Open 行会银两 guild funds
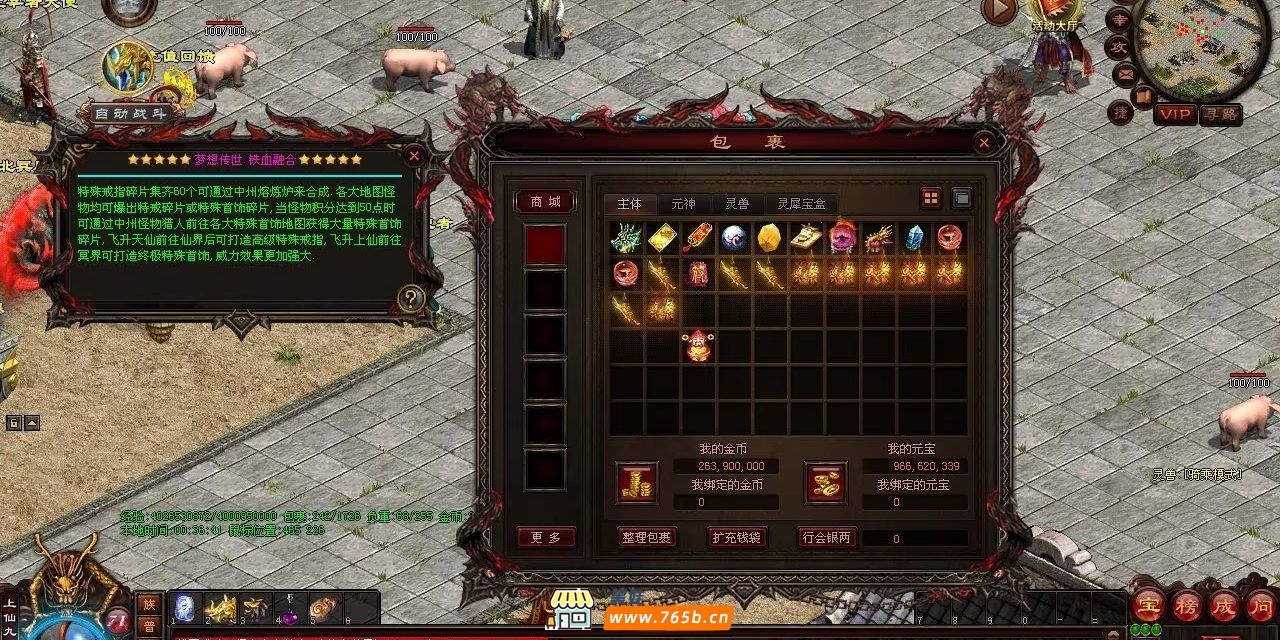 coord(827,537)
